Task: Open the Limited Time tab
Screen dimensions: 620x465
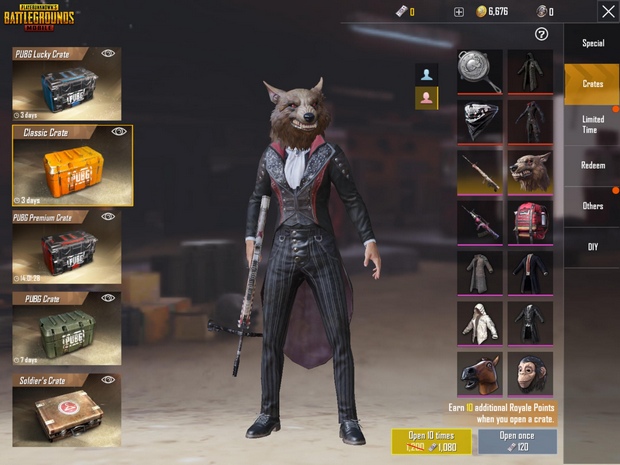Action: 592,125
